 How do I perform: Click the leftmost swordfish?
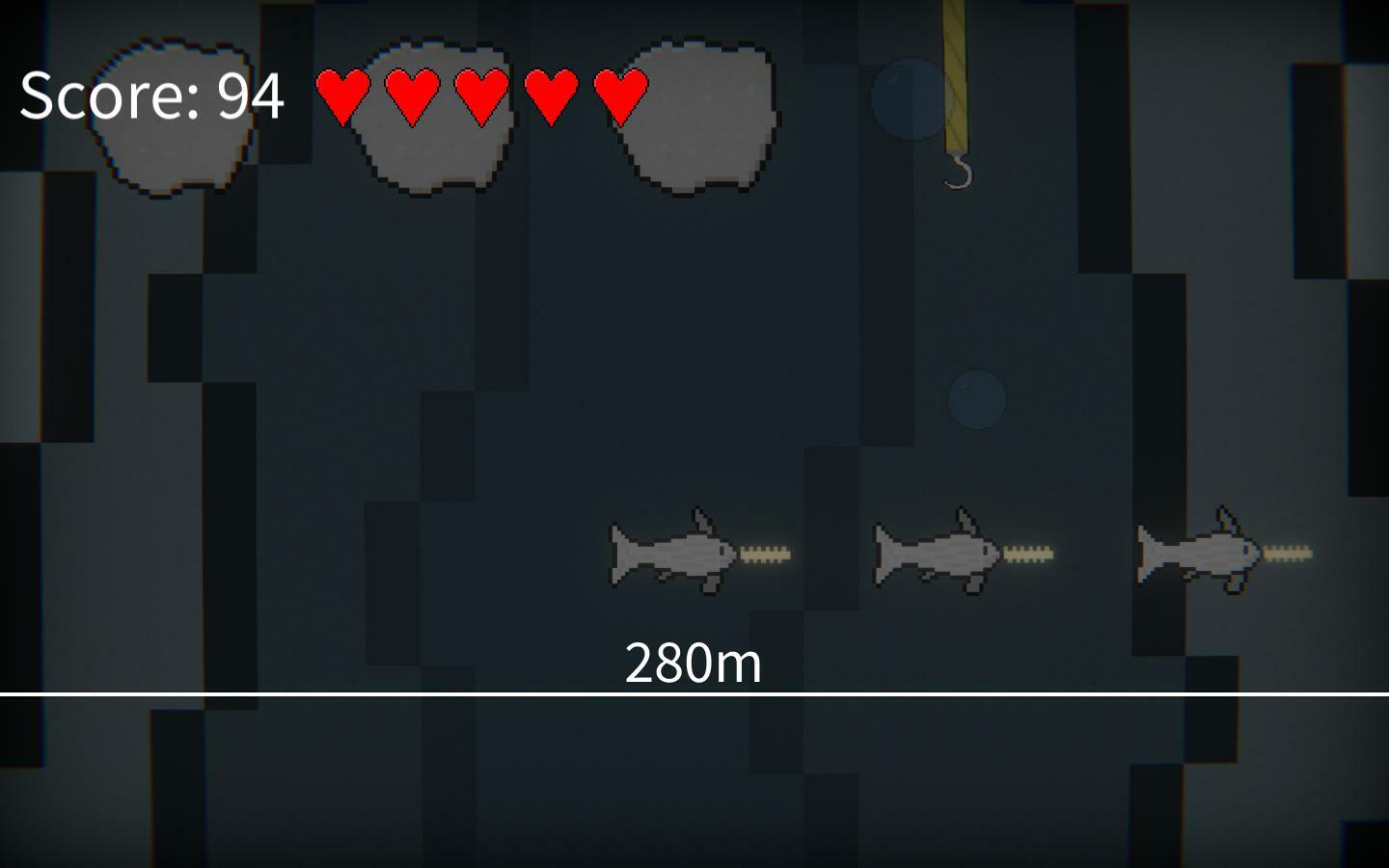tap(675, 553)
